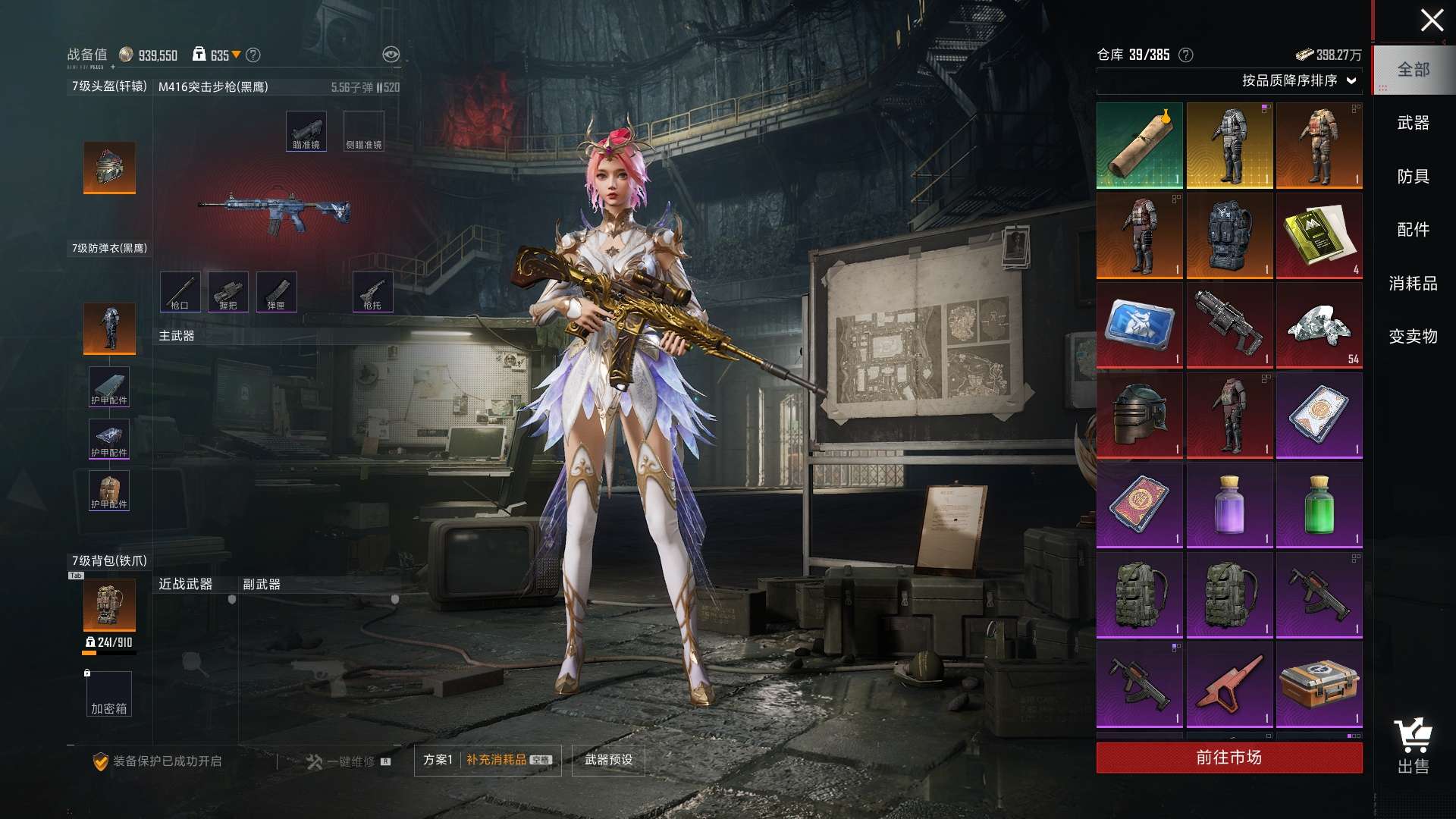Viewport: 1456px width, 819px height.
Task: Select the level 7 backpack slot
Action: tap(110, 605)
